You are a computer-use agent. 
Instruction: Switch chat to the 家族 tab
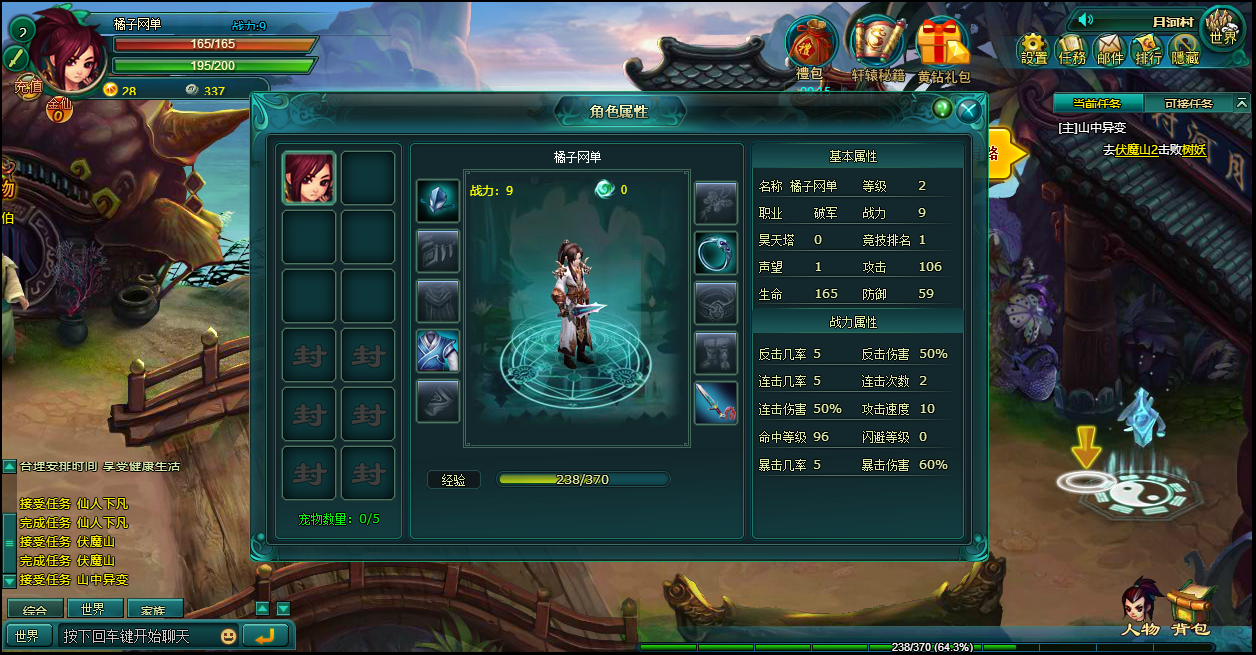pos(154,609)
